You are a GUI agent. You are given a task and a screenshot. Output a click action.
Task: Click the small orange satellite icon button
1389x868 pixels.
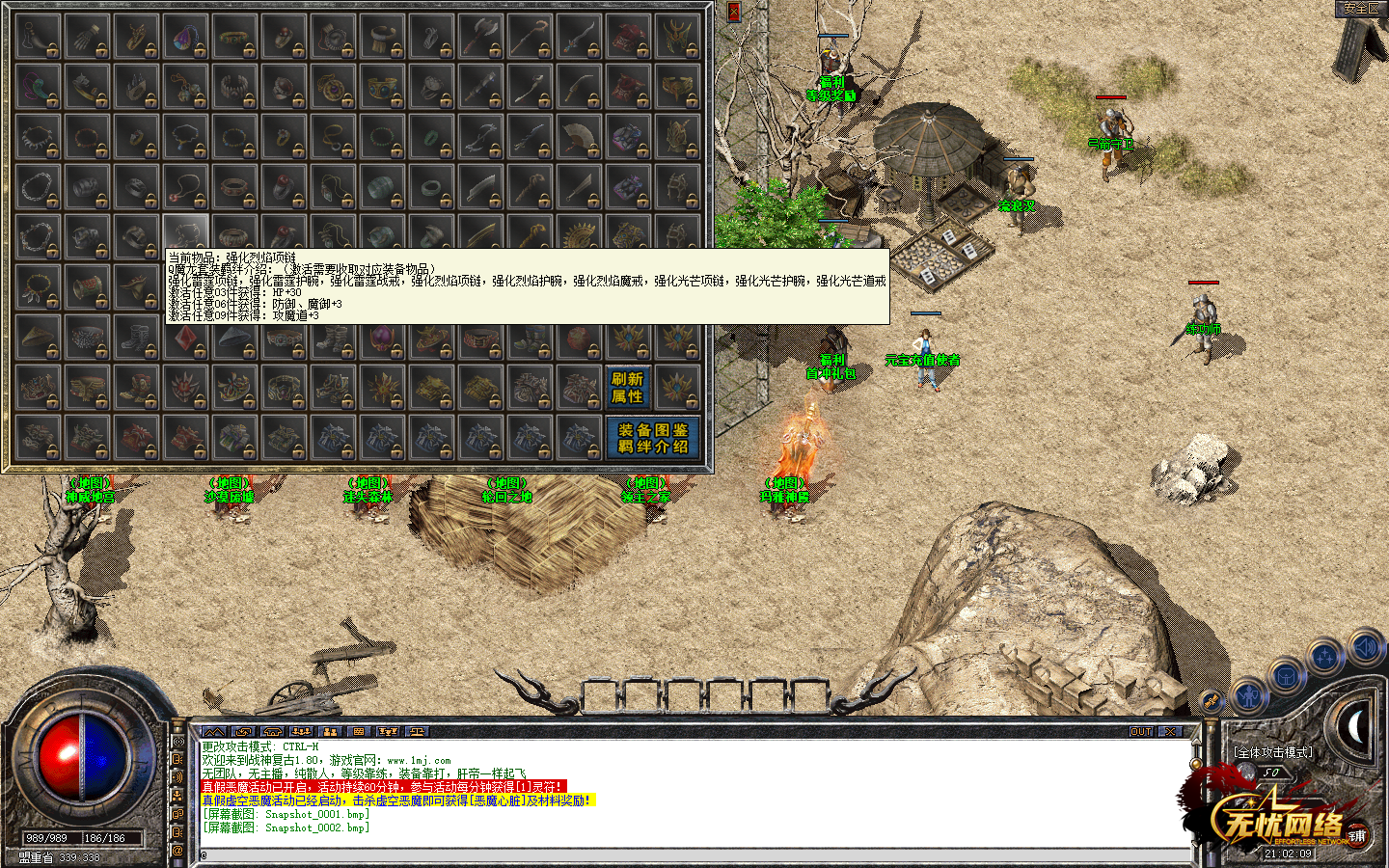coord(1211,701)
